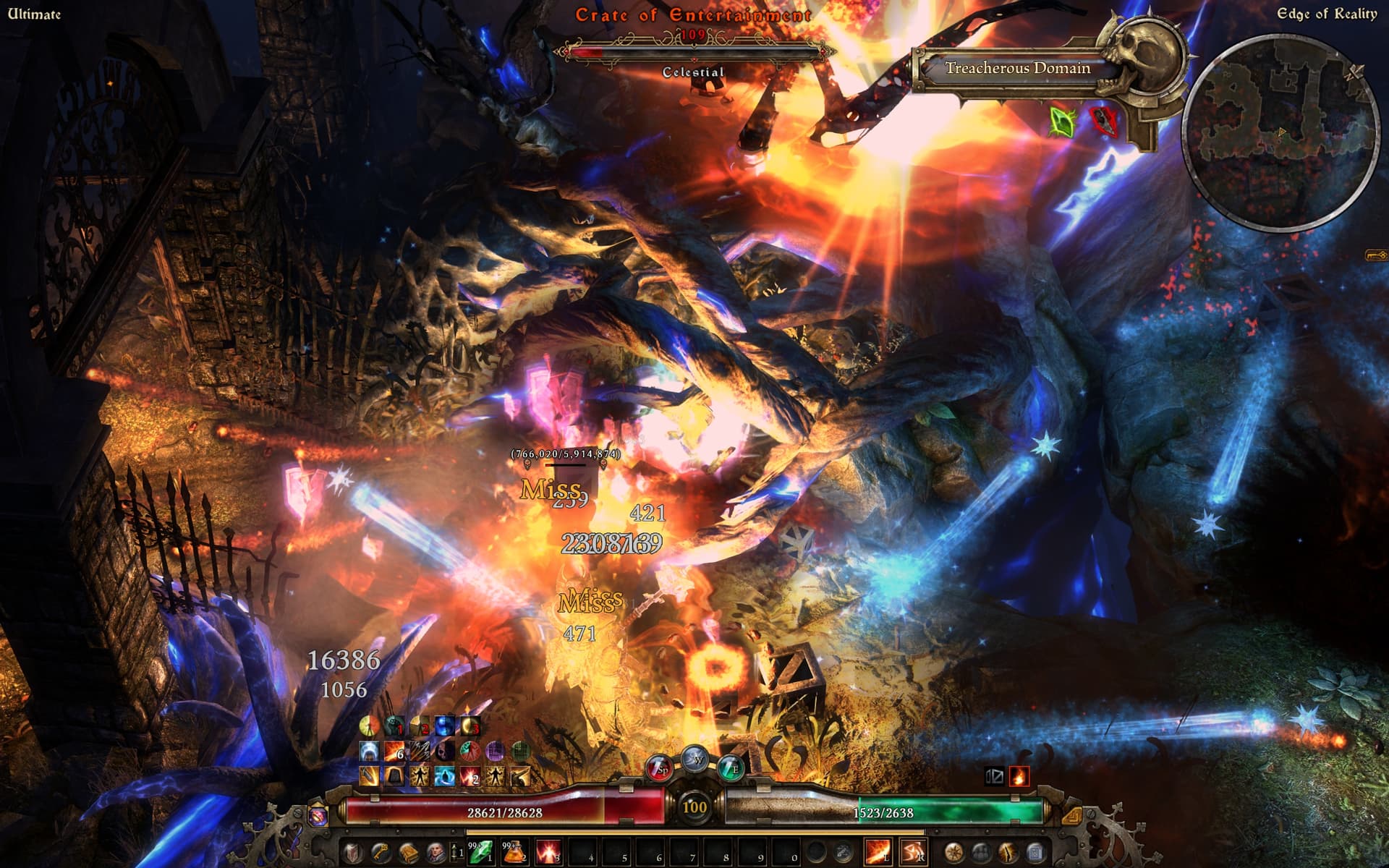Drink the orange potion in slot 2
The height and width of the screenshot is (868, 1389).
[515, 854]
